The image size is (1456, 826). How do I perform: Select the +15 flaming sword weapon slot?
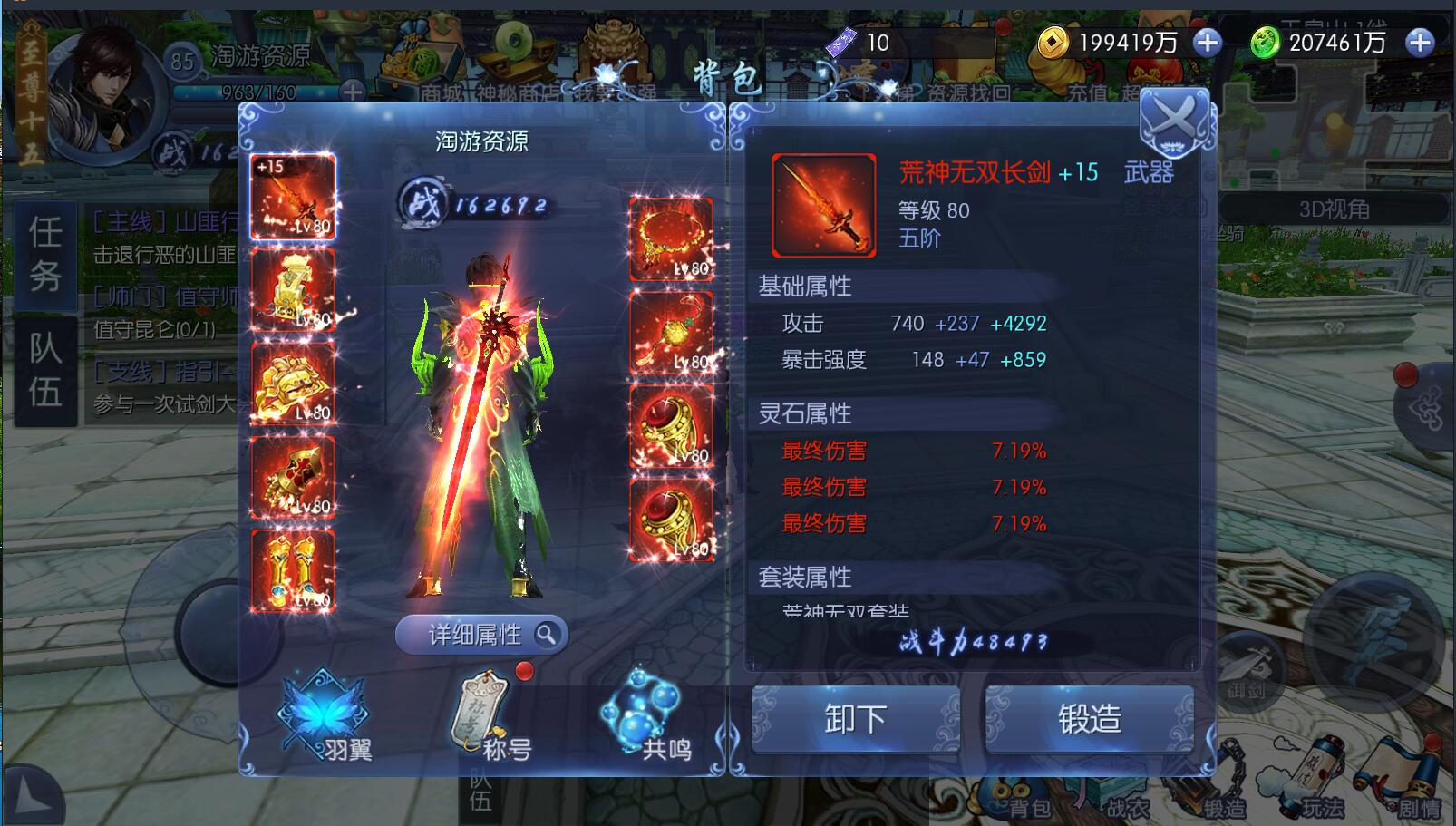293,197
